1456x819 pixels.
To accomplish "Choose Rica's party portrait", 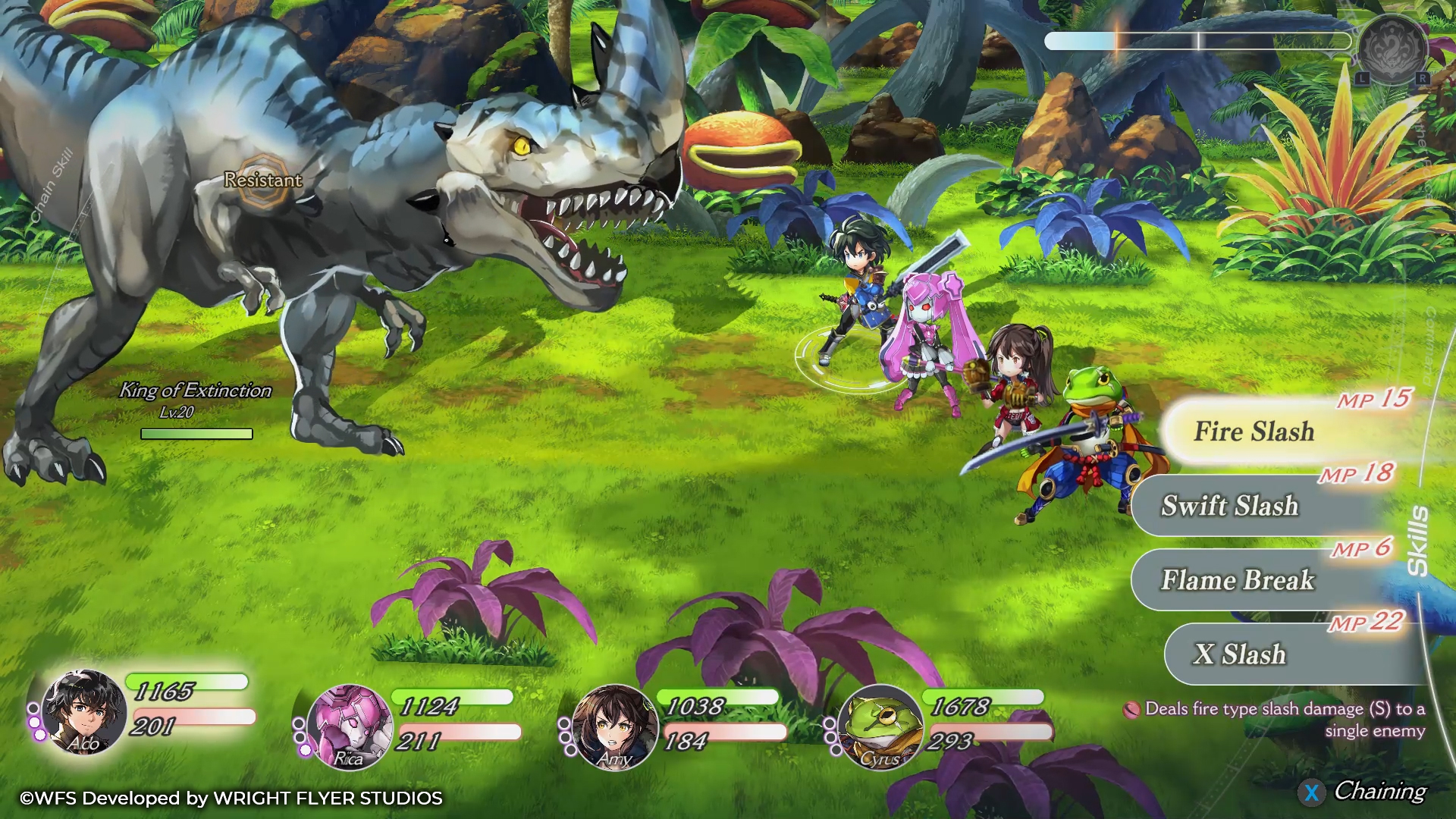I will click(349, 726).
